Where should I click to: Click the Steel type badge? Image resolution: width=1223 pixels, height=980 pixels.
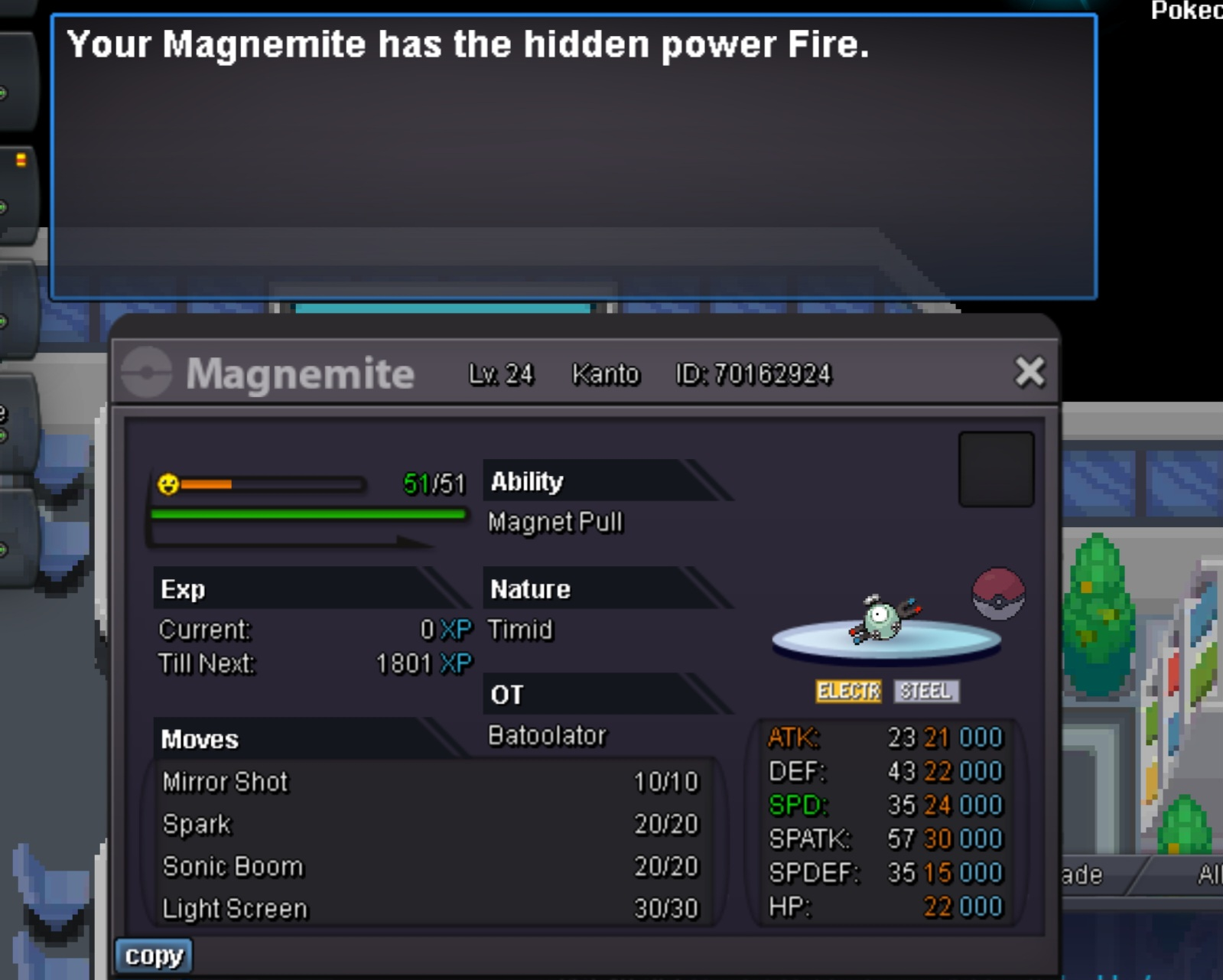point(925,692)
